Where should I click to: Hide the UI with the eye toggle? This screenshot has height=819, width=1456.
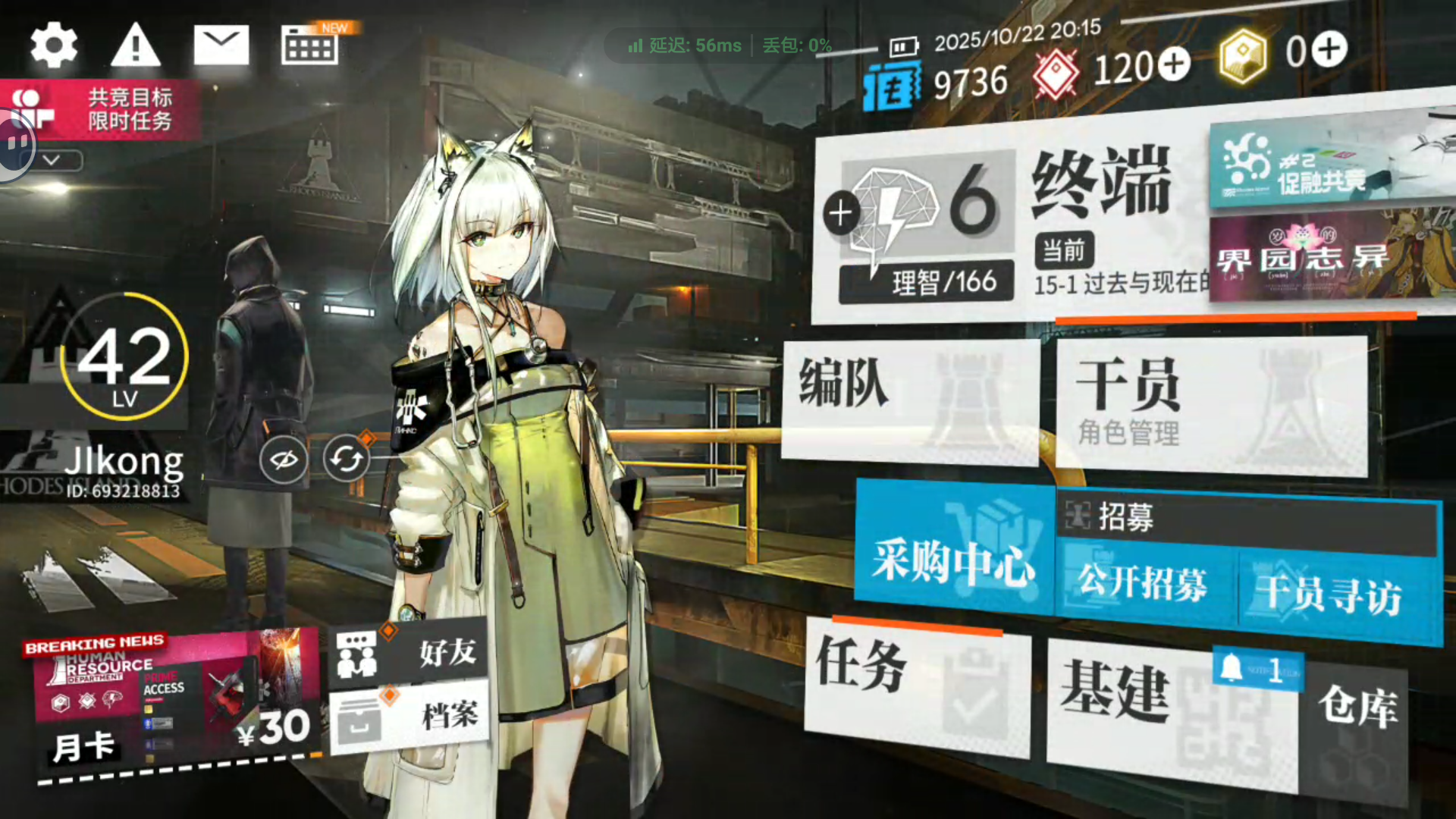[283, 459]
